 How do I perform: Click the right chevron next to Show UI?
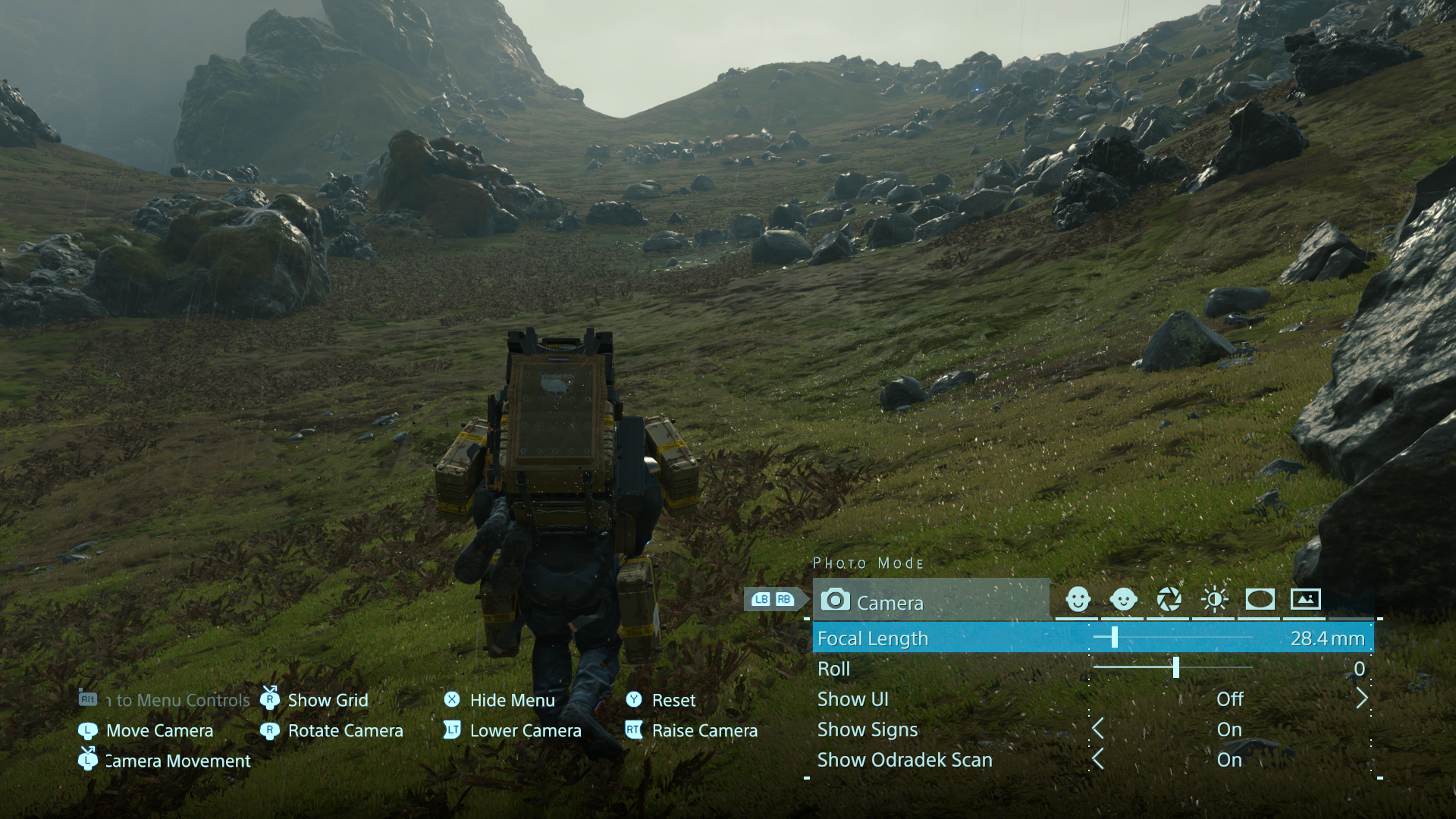click(1361, 699)
